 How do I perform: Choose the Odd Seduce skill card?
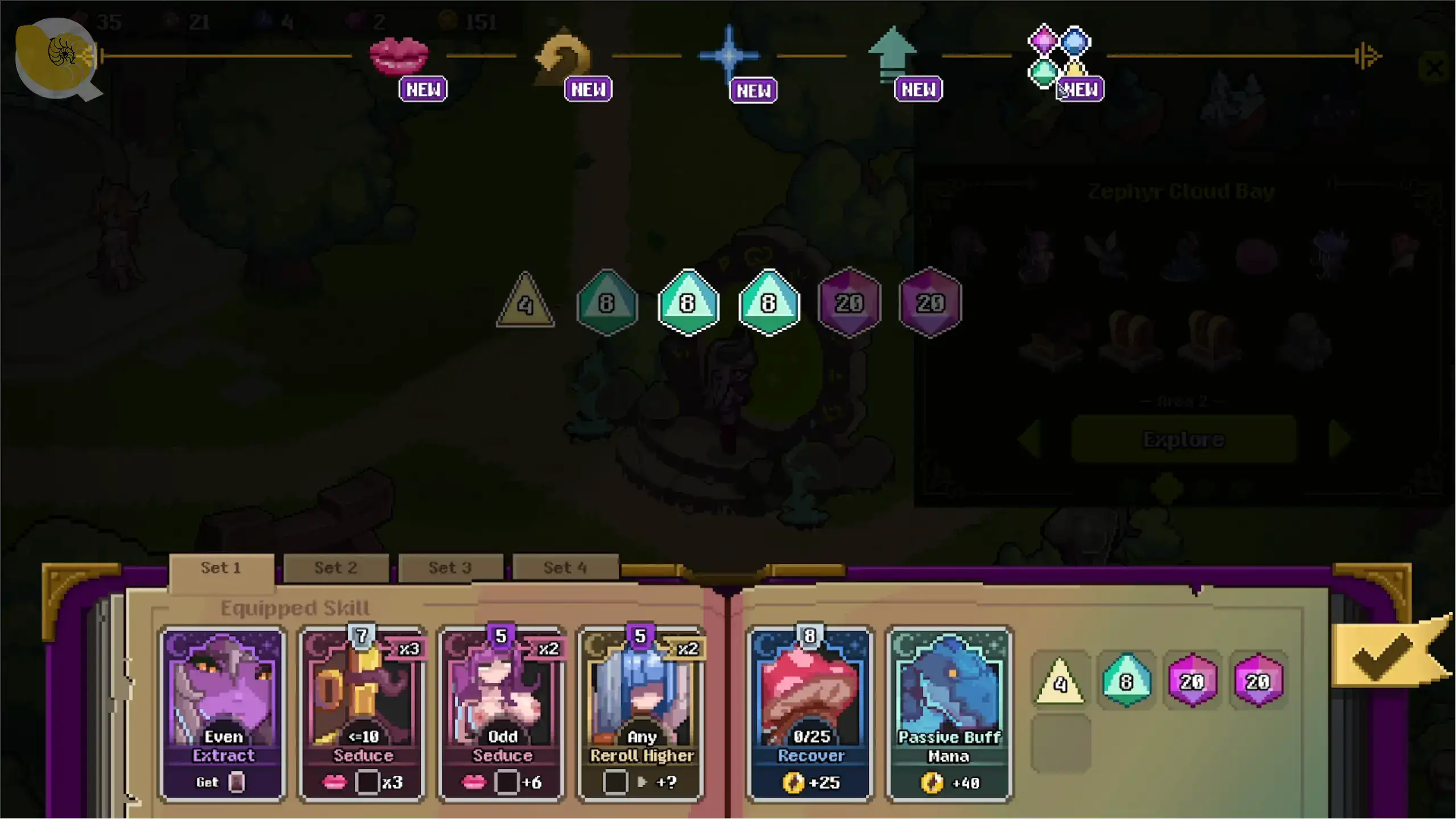coord(502,714)
